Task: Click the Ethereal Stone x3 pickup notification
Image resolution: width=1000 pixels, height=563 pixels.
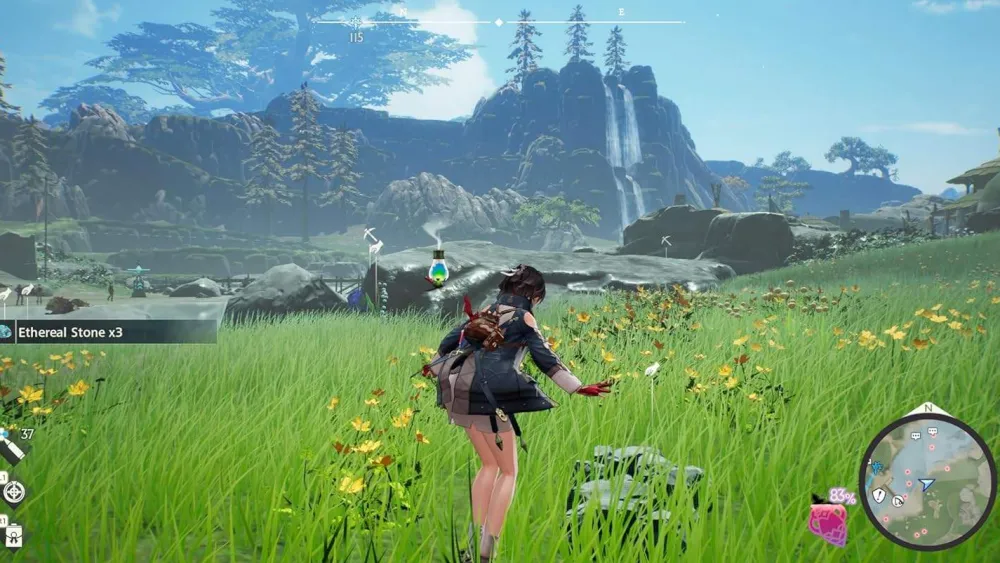Action: 108,332
